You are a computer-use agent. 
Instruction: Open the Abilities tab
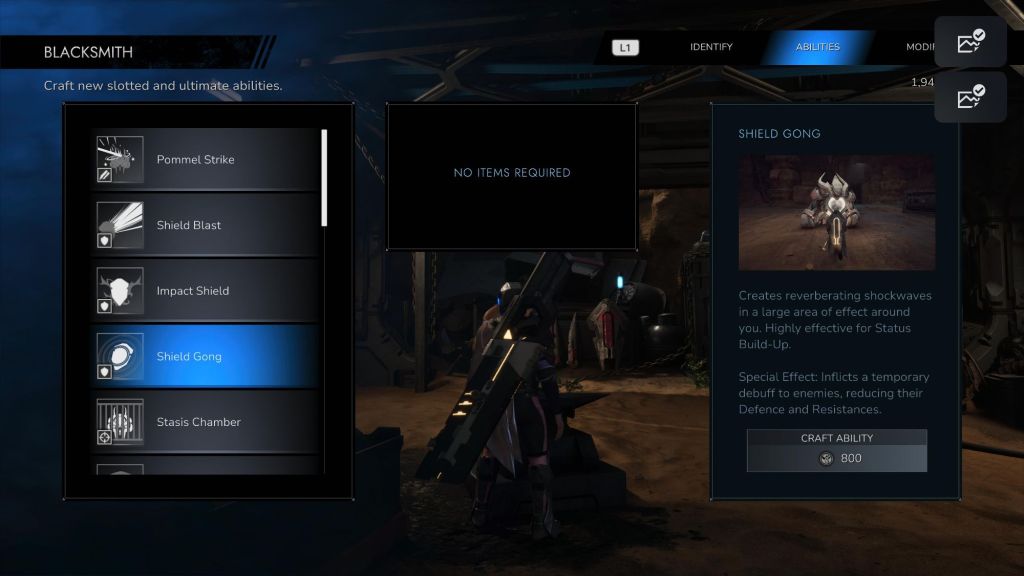click(x=817, y=47)
